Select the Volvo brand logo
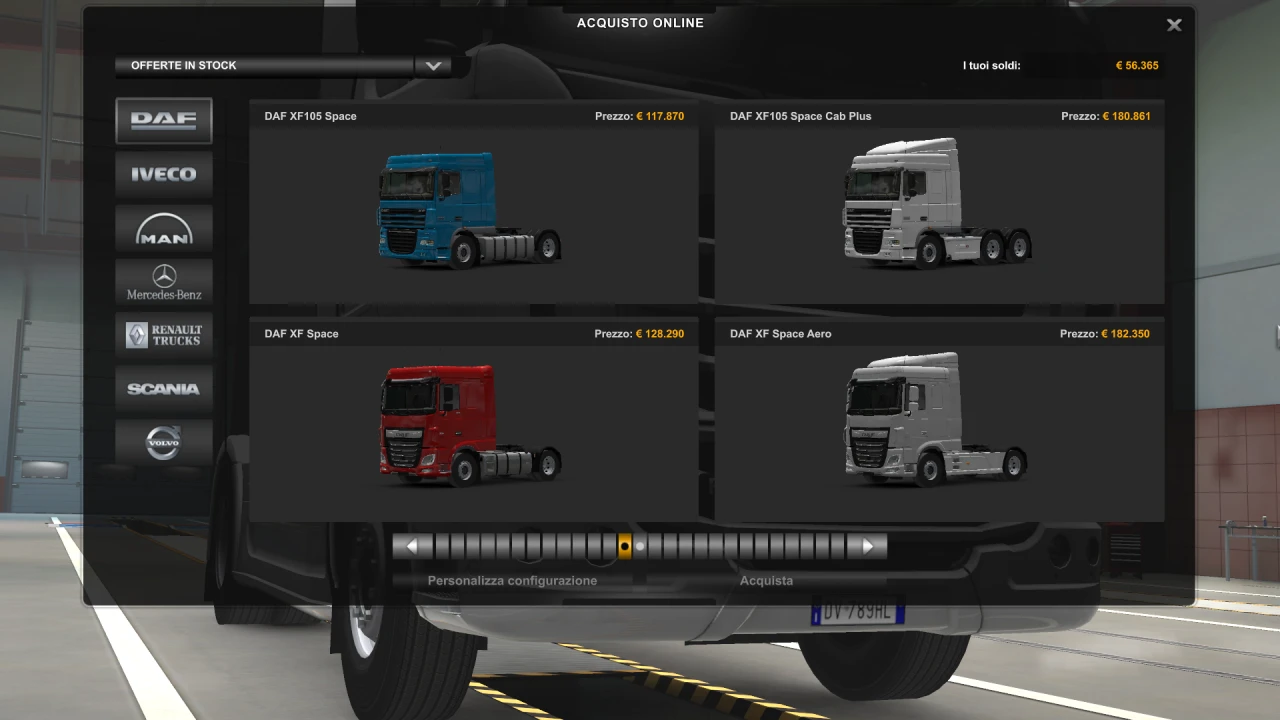The width and height of the screenshot is (1280, 720). (163, 443)
